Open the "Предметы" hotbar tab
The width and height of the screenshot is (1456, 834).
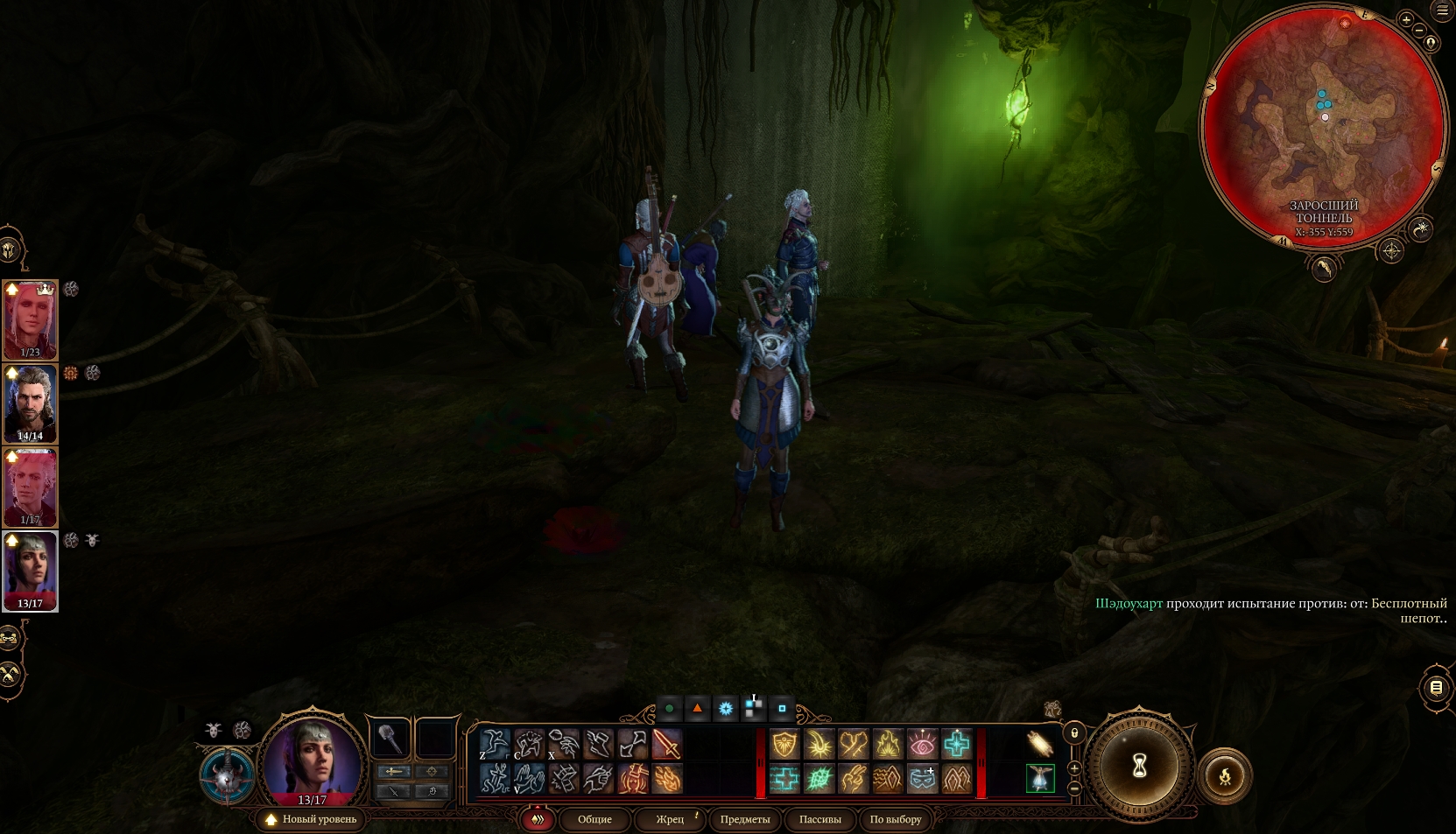coord(745,819)
